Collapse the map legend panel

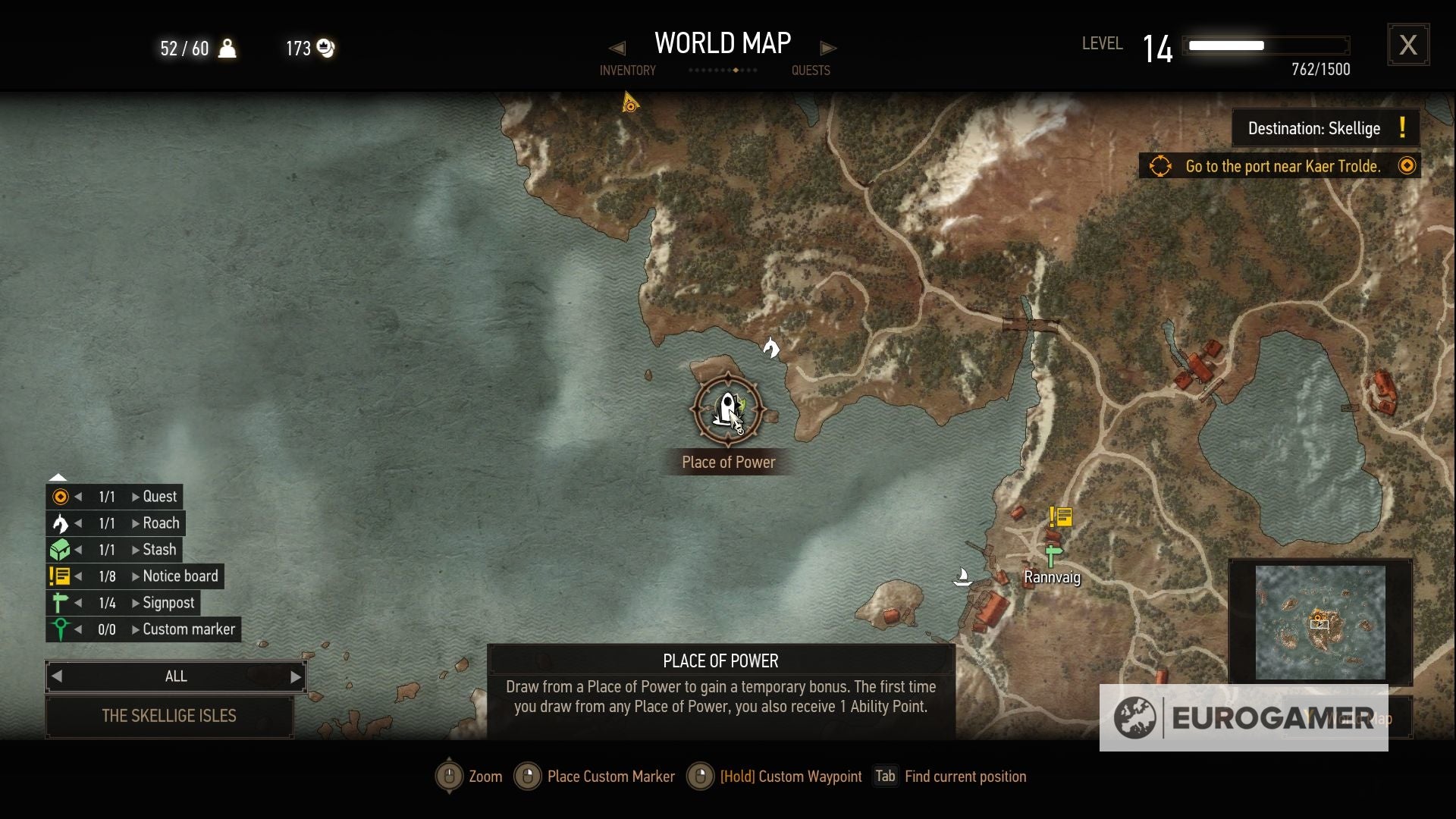coord(58,476)
